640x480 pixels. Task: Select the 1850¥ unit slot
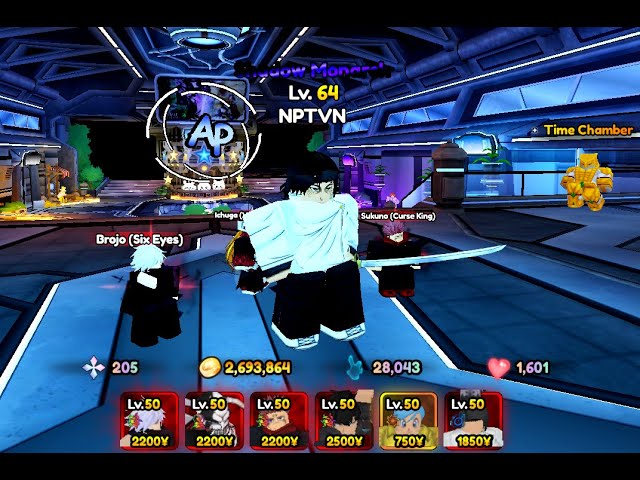click(473, 421)
